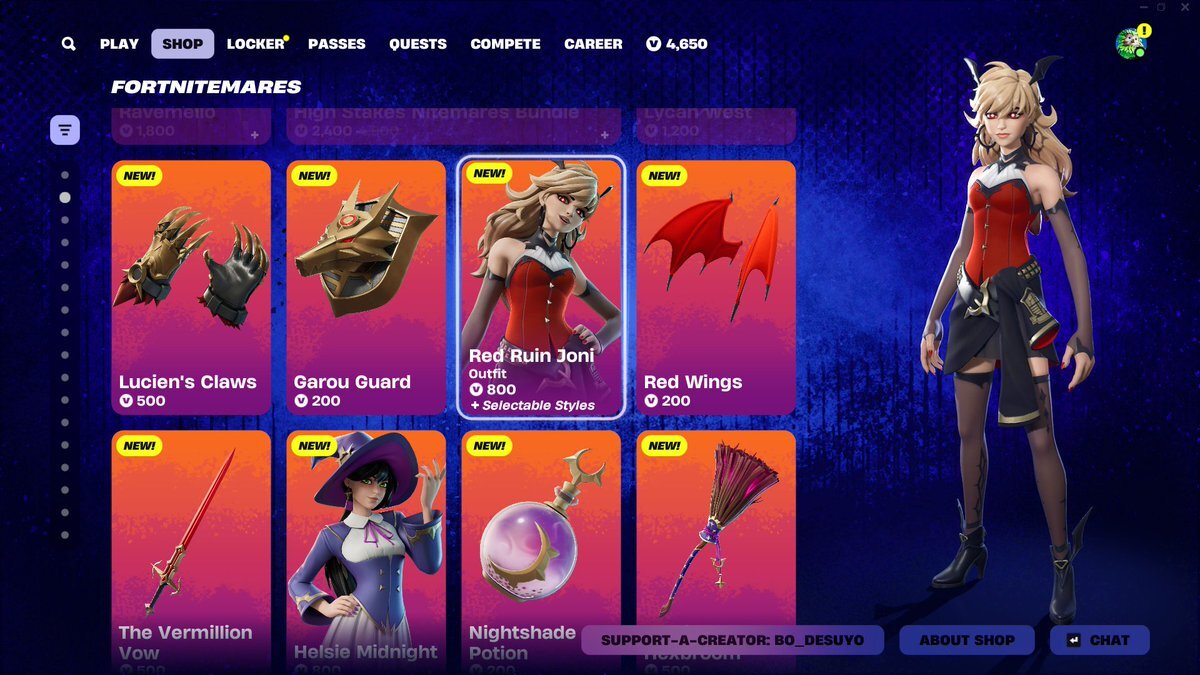Select the Lucien's Claws item tile
The height and width of the screenshot is (675, 1200).
(191, 287)
